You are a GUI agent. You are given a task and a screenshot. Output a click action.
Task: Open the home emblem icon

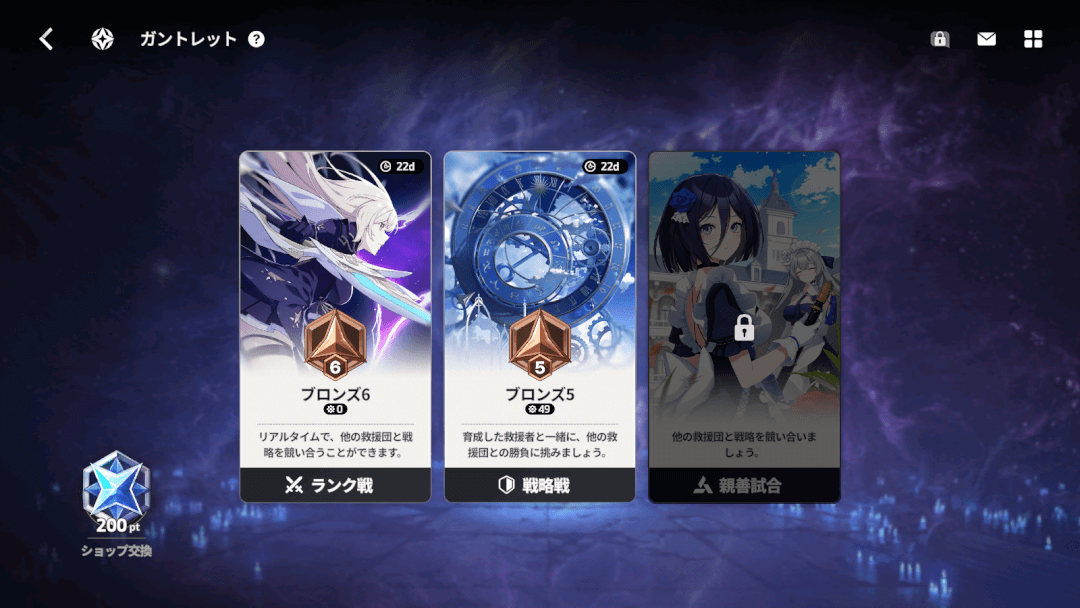[102, 39]
